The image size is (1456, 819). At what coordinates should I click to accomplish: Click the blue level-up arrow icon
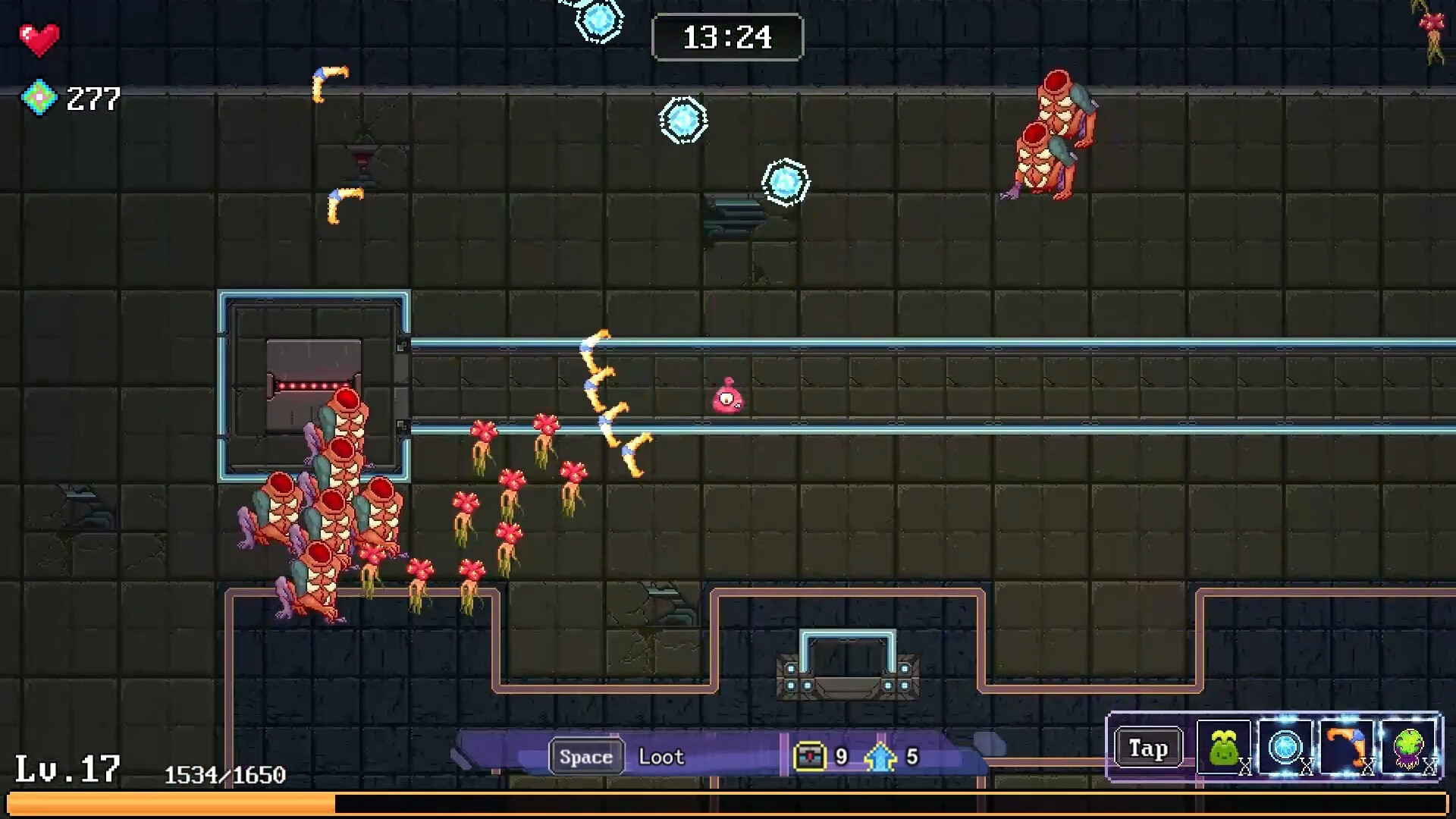click(880, 756)
